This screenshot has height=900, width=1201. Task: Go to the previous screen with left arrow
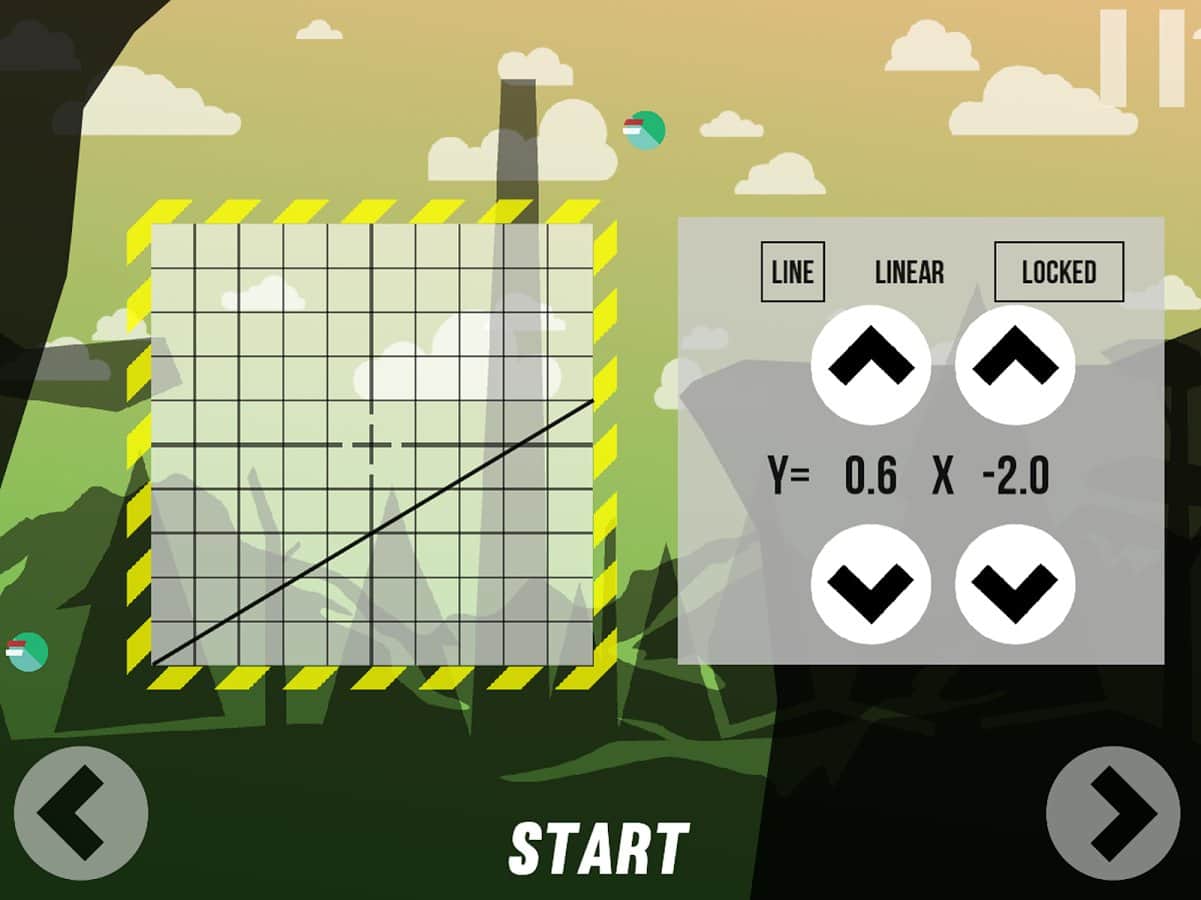pyautogui.click(x=81, y=813)
